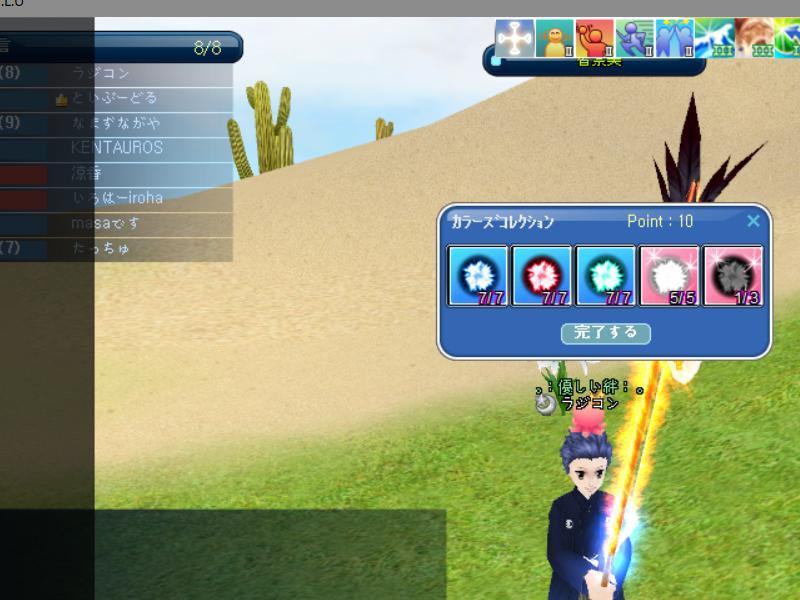The height and width of the screenshot is (600, 800).
Task: Click the 完了する button
Action: 605,333
